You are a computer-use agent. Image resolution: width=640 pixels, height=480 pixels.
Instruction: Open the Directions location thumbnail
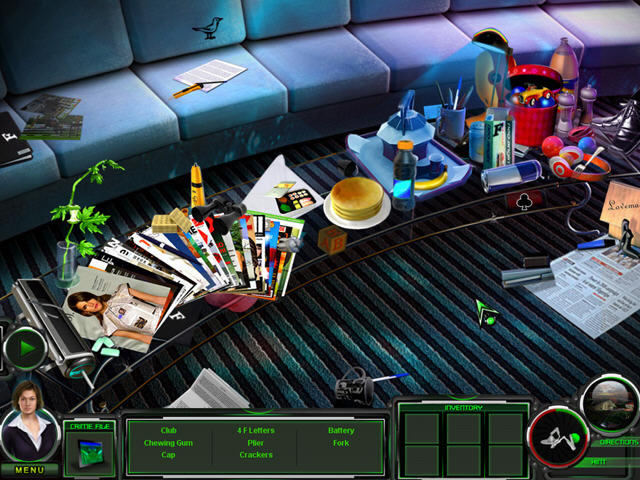609,404
